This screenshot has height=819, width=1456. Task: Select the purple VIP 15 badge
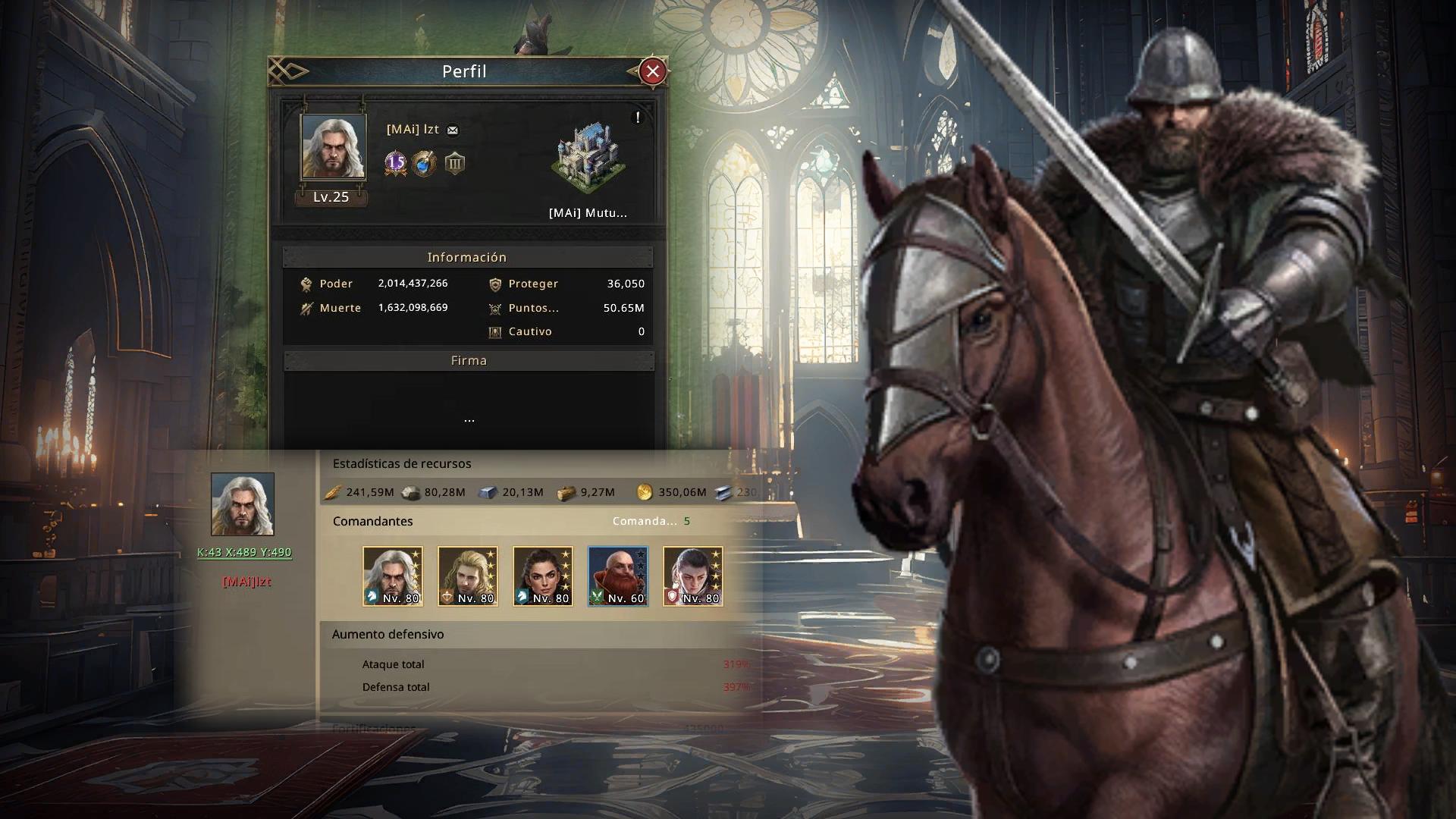coord(396,163)
